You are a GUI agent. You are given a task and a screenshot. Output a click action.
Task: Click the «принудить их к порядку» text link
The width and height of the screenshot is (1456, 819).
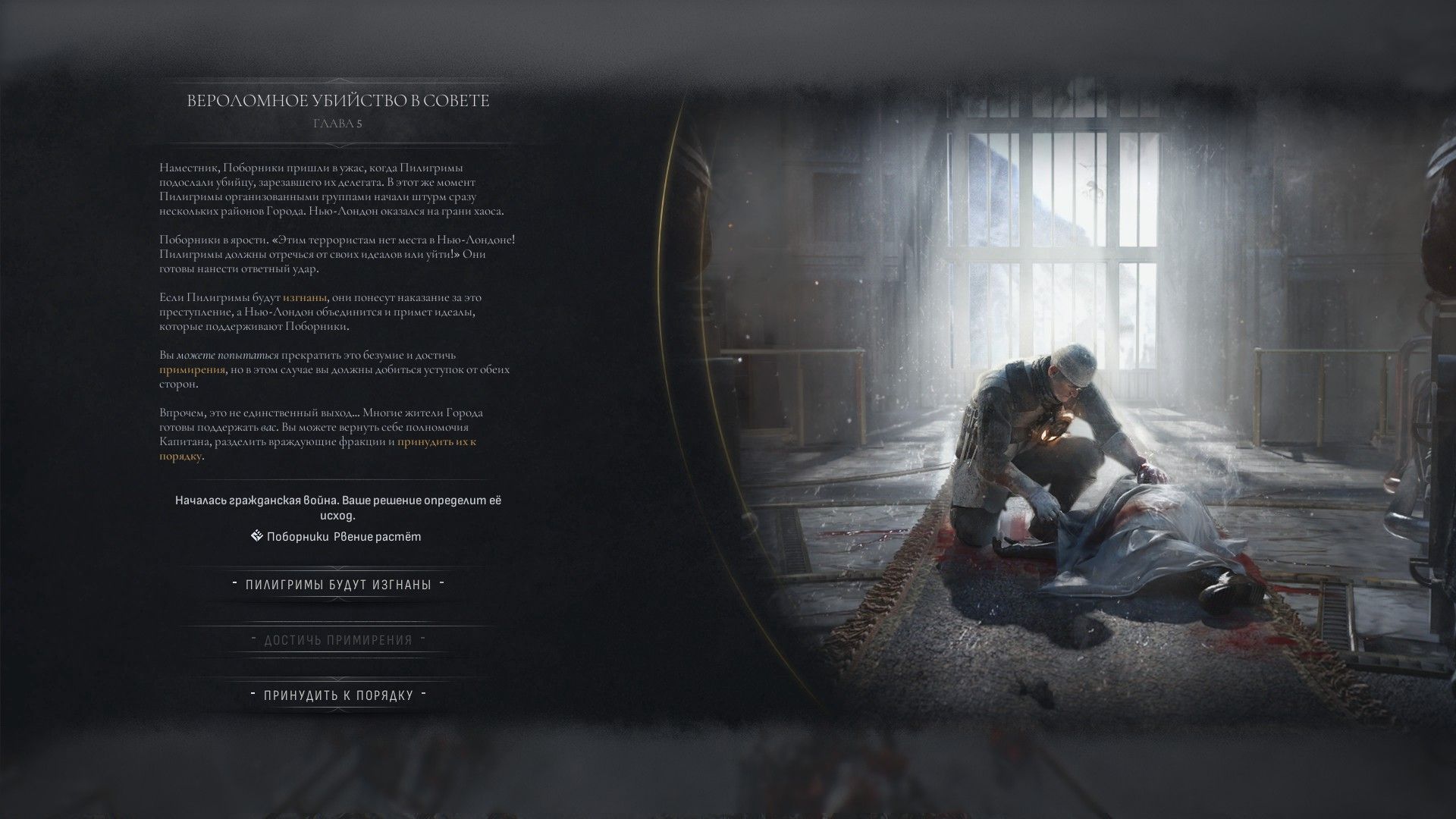tap(436, 442)
